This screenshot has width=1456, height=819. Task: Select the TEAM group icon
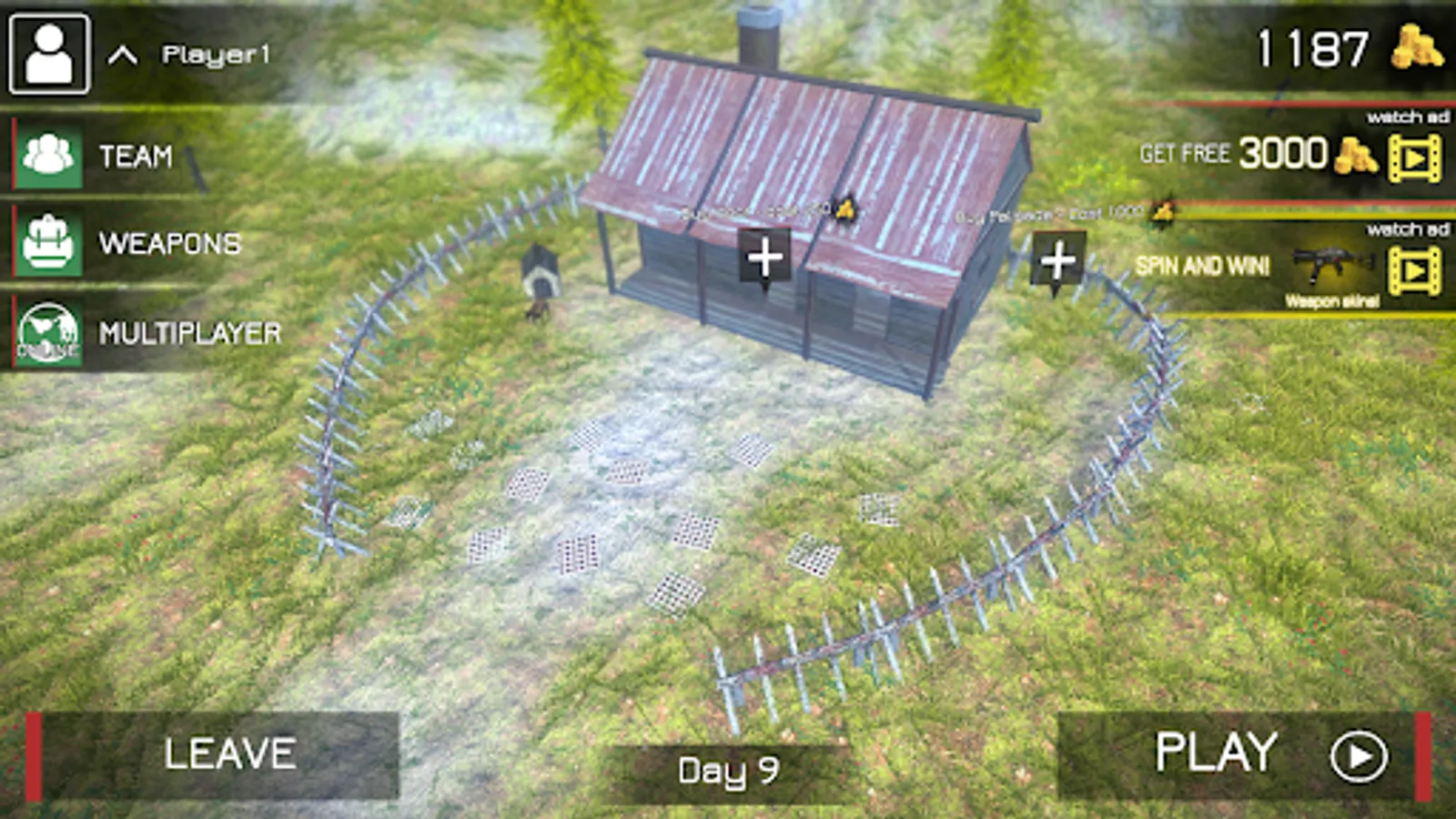pyautogui.click(x=49, y=155)
